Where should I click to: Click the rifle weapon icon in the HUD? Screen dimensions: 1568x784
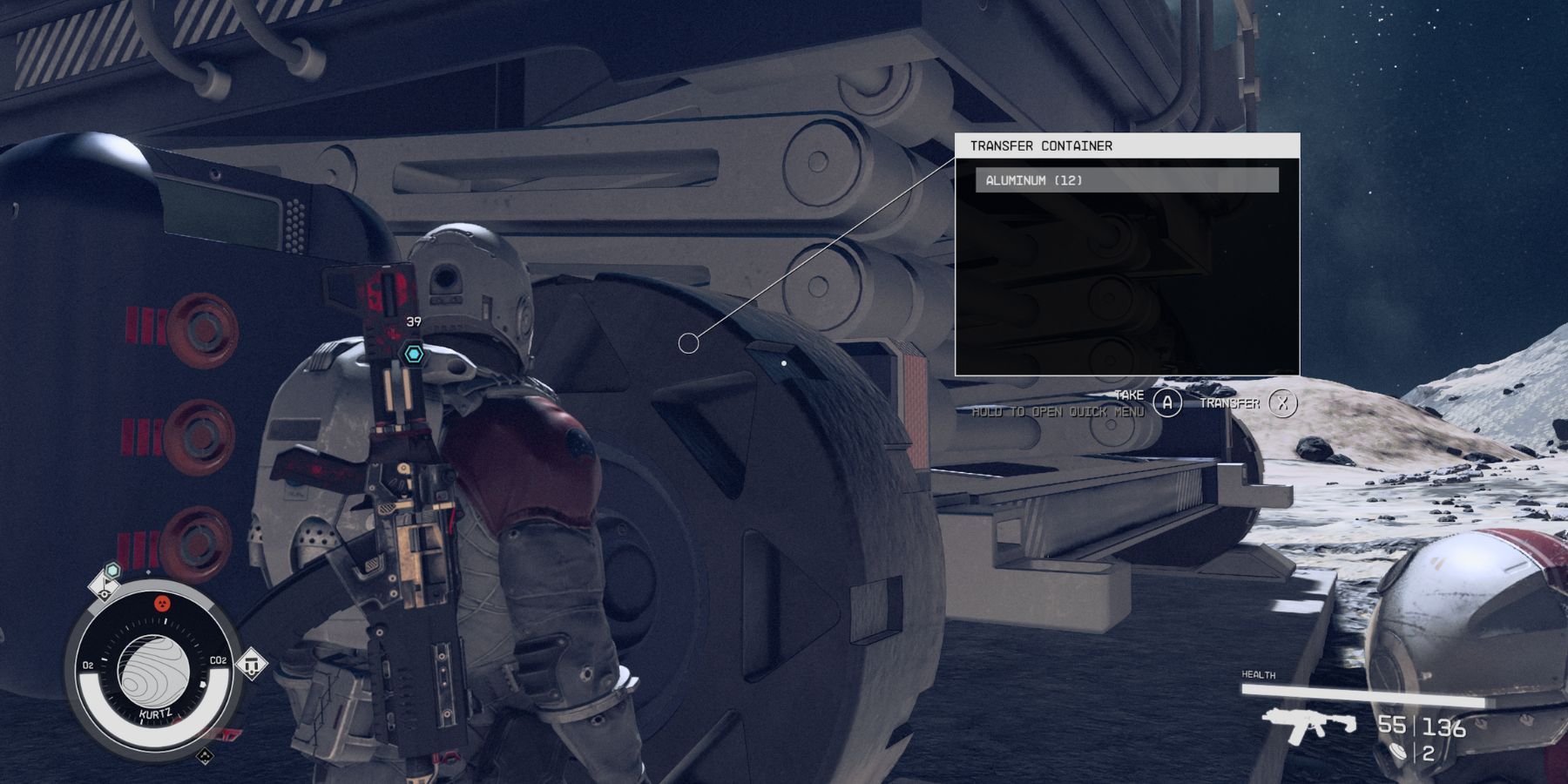[x=1310, y=724]
